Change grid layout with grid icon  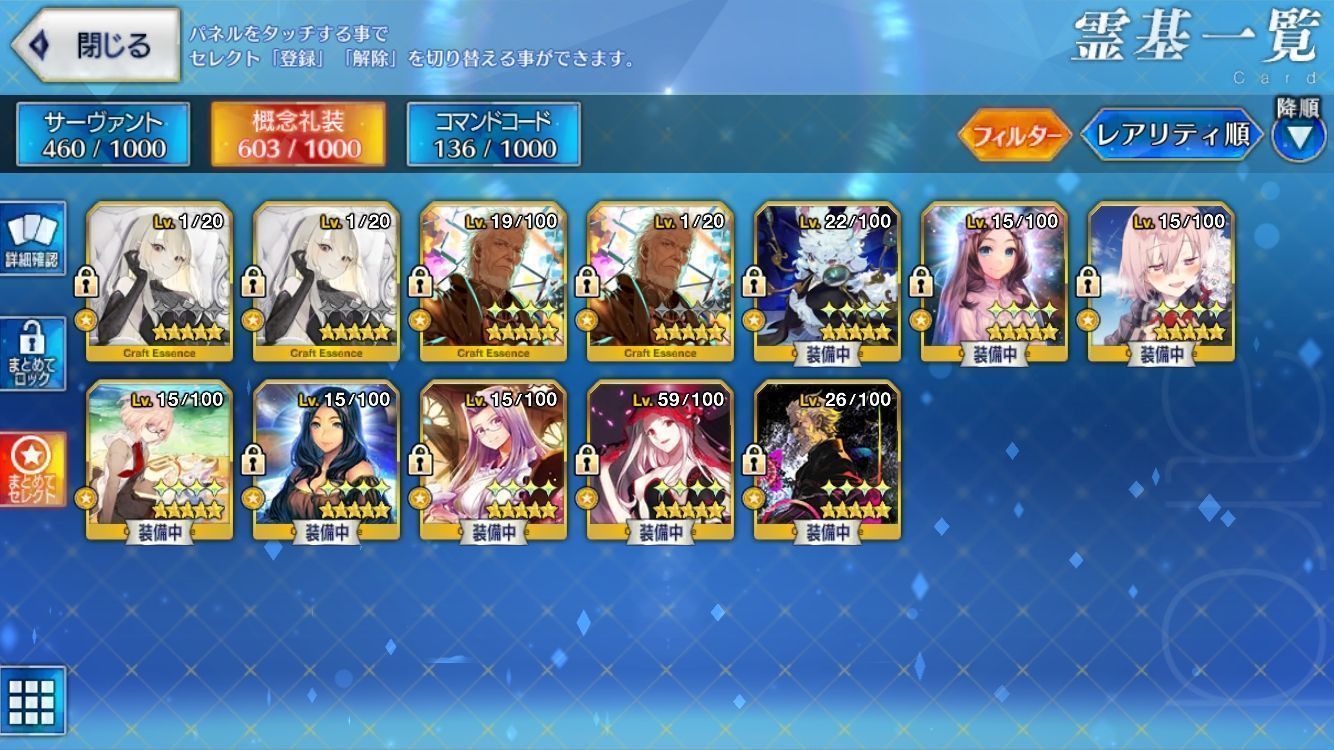tap(33, 701)
